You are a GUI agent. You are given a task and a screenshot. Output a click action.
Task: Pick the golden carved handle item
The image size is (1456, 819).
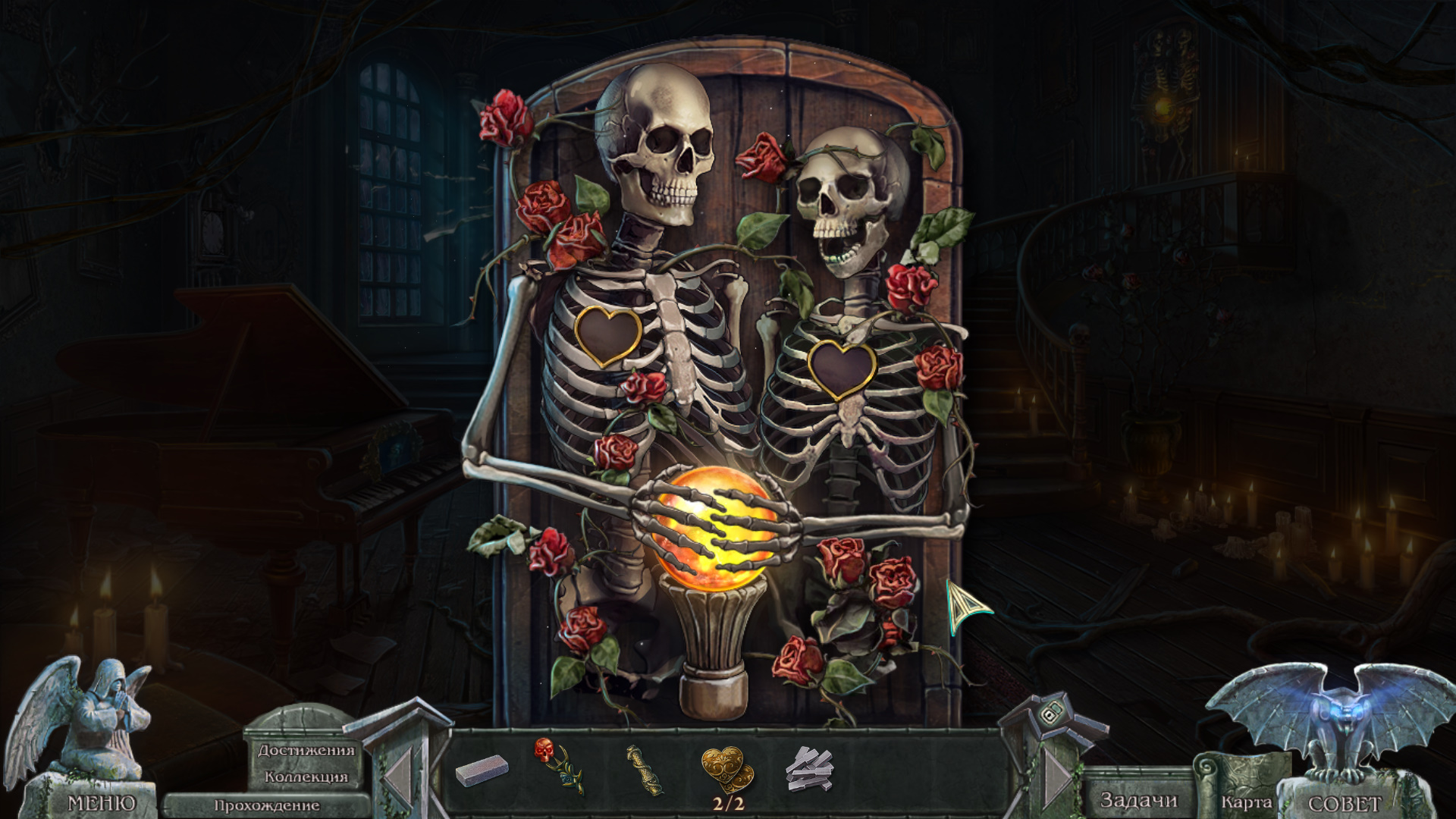coord(643,769)
